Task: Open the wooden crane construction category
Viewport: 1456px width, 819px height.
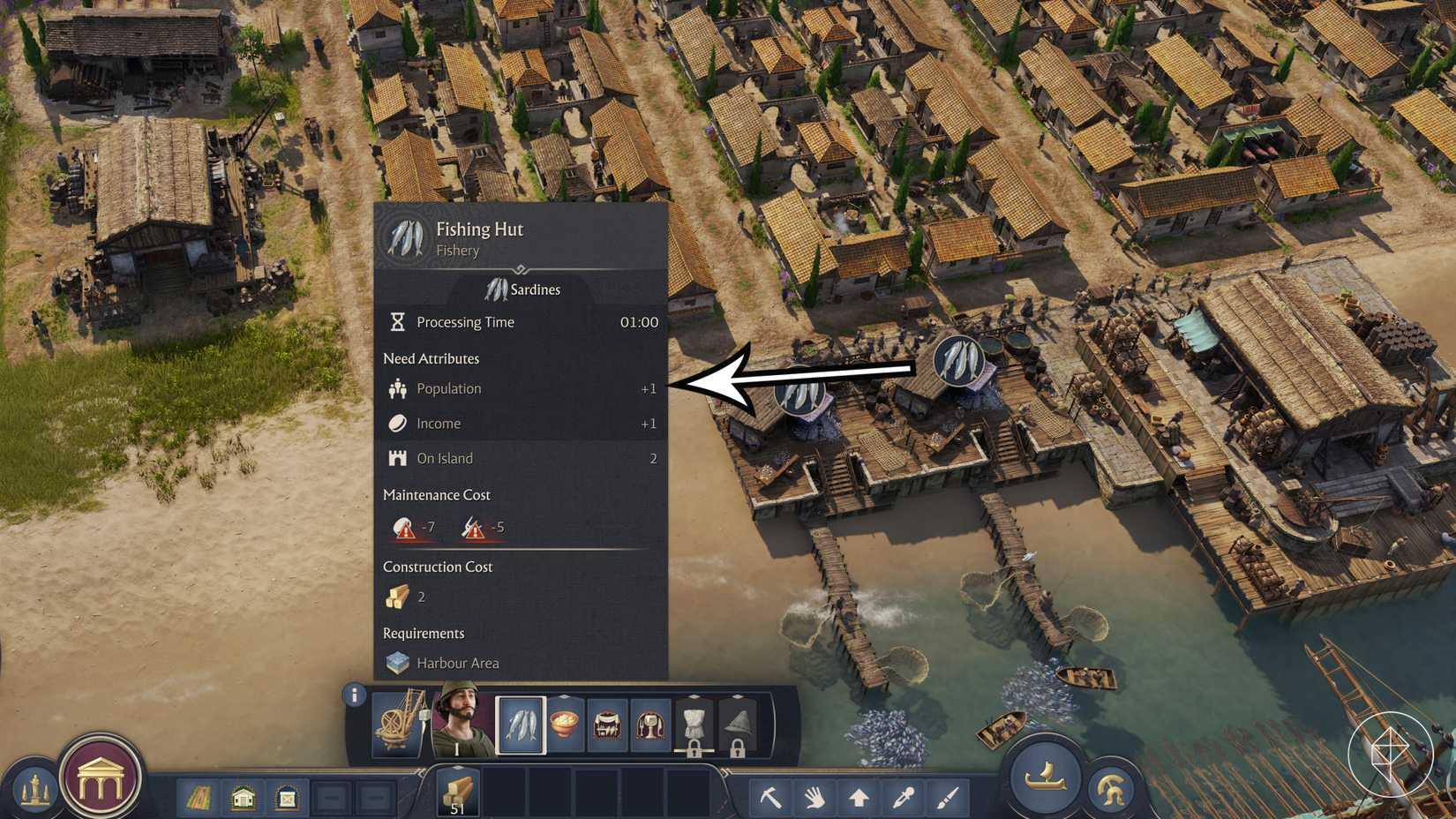Action: pyautogui.click(x=398, y=725)
